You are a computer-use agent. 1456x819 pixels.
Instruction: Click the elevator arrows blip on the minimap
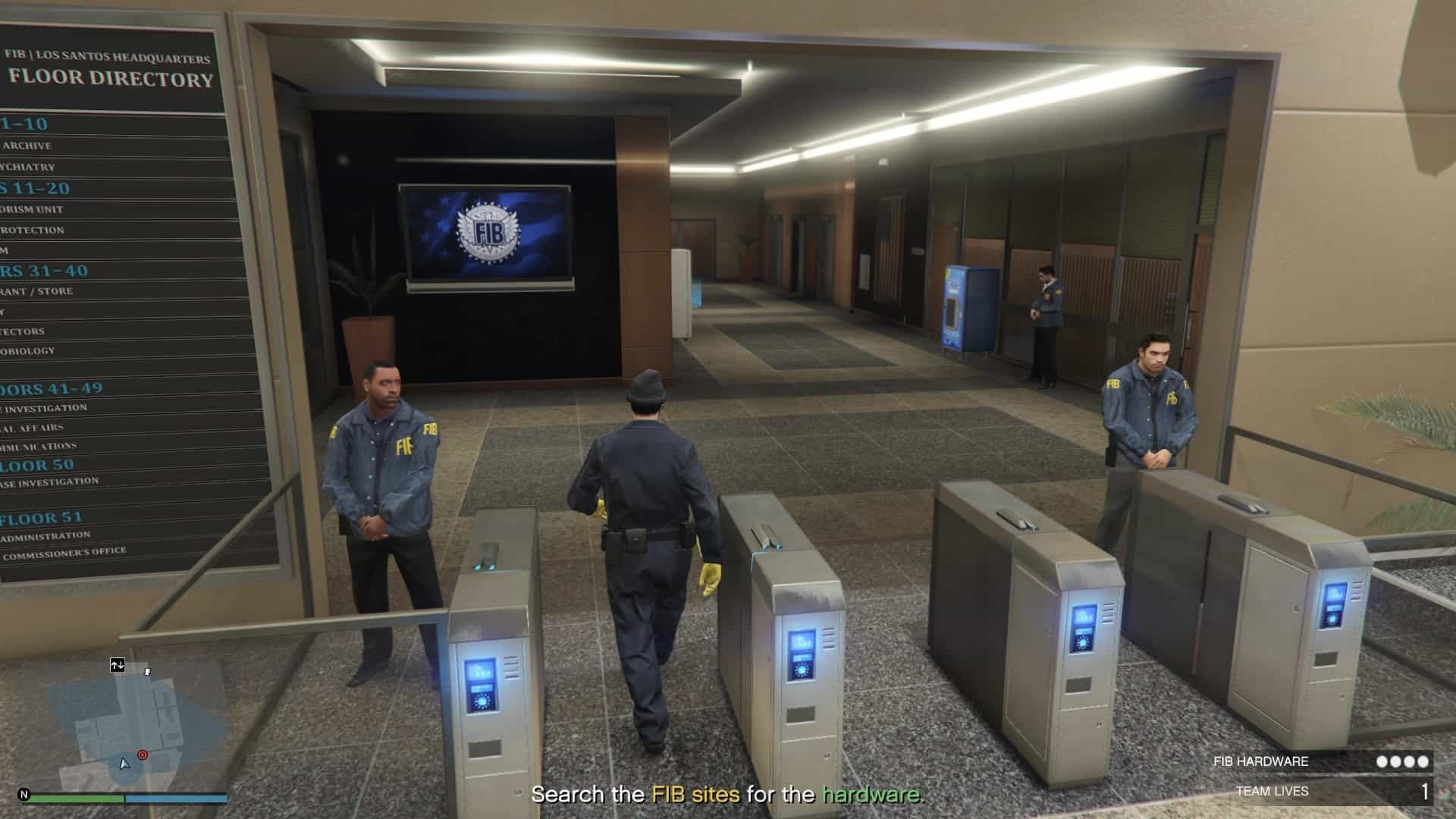coord(117,665)
